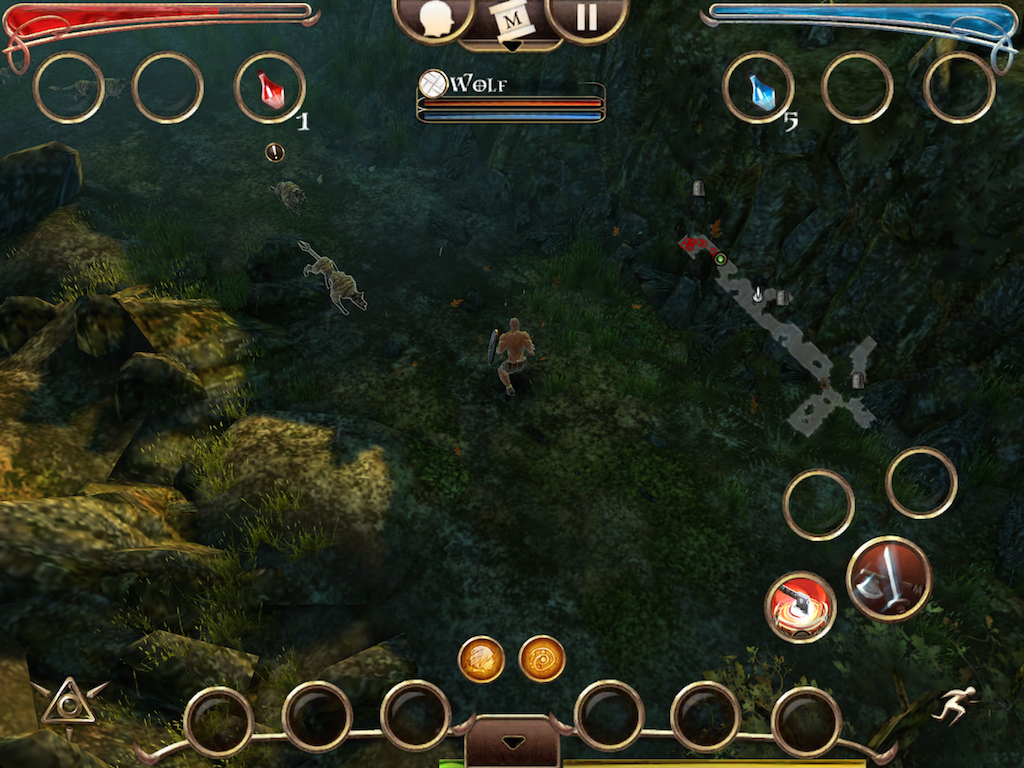1024x768 pixels.
Task: Open the character head profile button
Action: point(434,19)
